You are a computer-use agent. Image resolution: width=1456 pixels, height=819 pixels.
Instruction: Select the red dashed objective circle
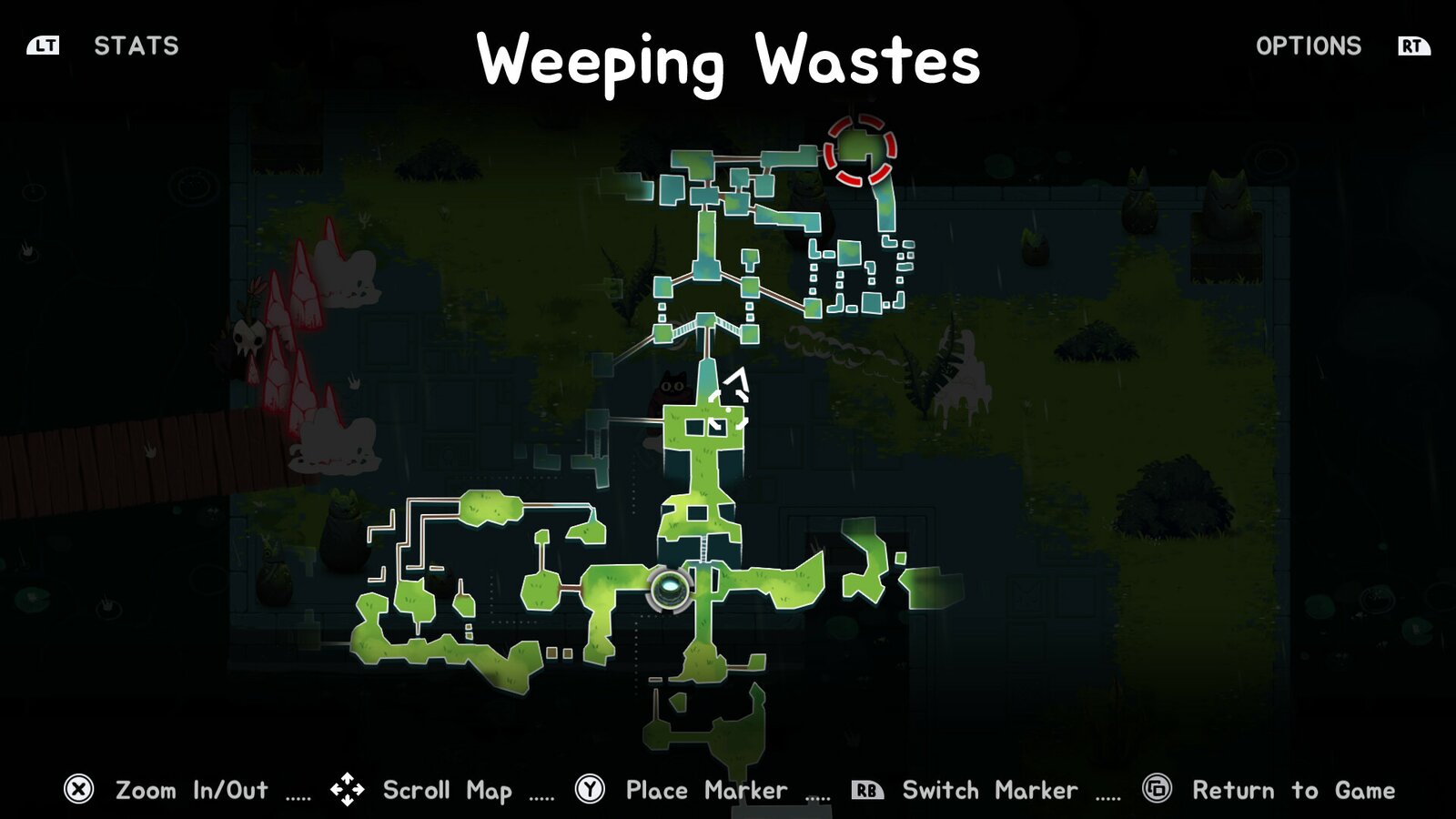[859, 149]
